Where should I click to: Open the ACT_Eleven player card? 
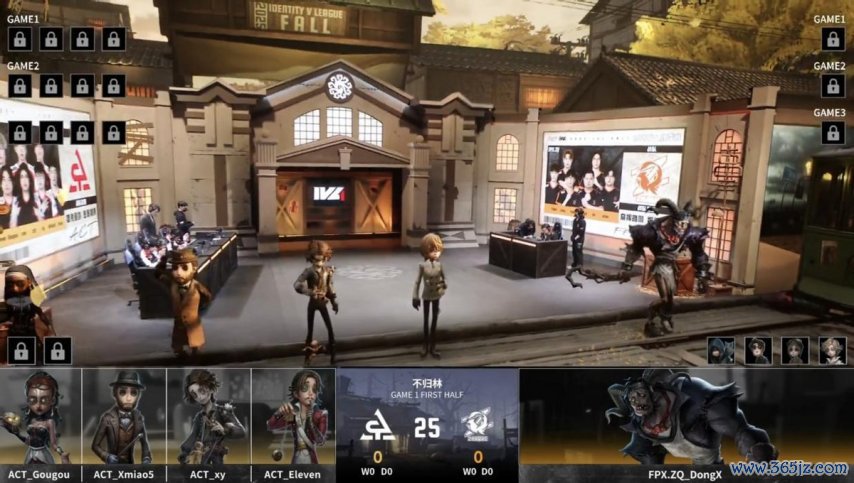pyautogui.click(x=293, y=418)
